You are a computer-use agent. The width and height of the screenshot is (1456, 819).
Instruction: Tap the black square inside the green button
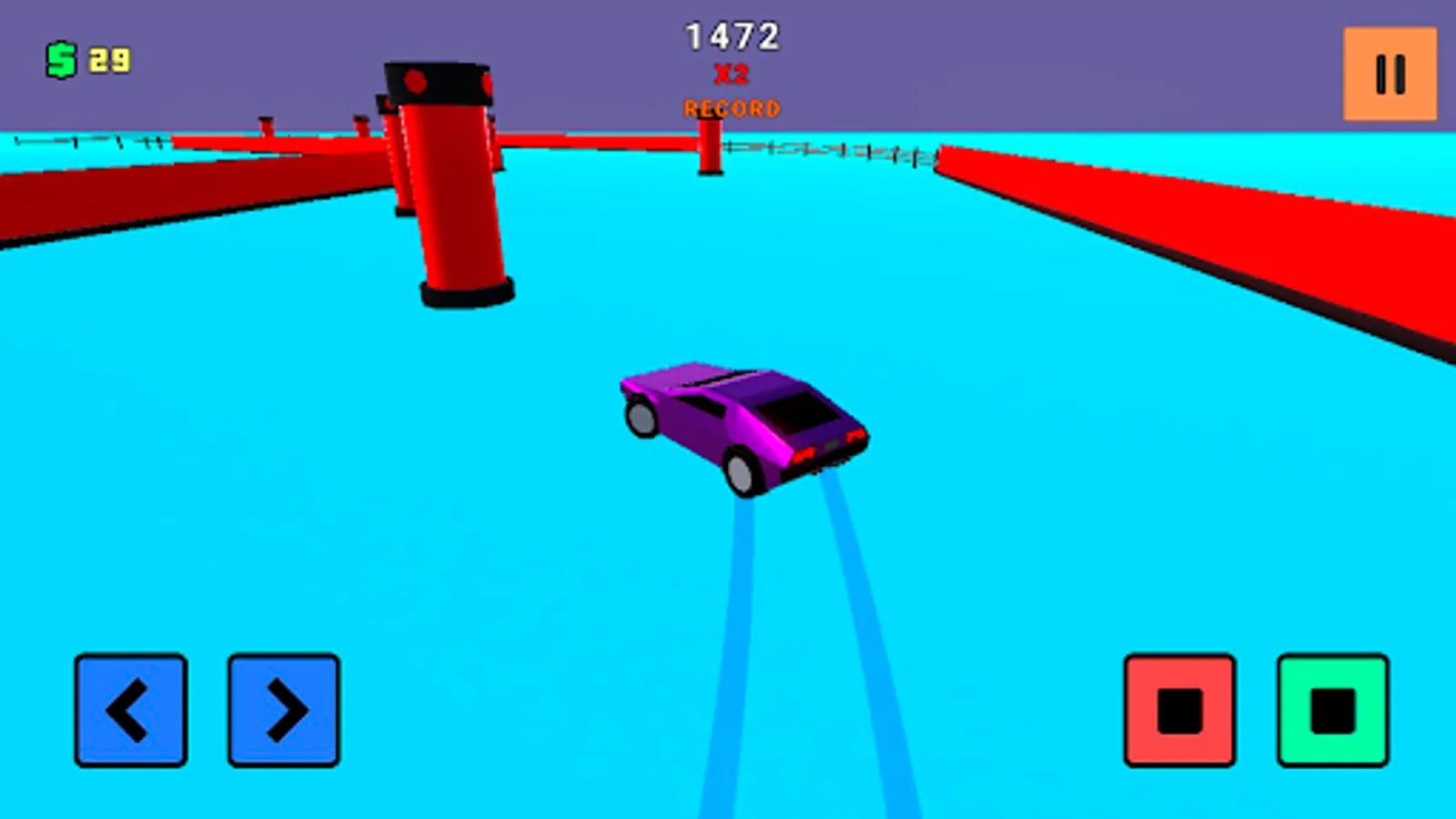click(1332, 711)
